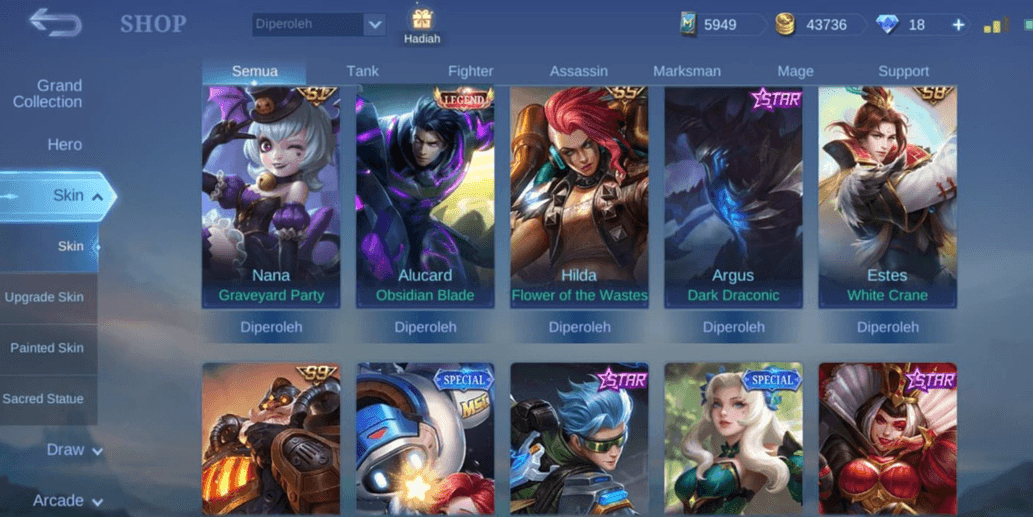Switch to the Fighter tab
Viewport: 1033px width, 517px height.
click(x=470, y=71)
